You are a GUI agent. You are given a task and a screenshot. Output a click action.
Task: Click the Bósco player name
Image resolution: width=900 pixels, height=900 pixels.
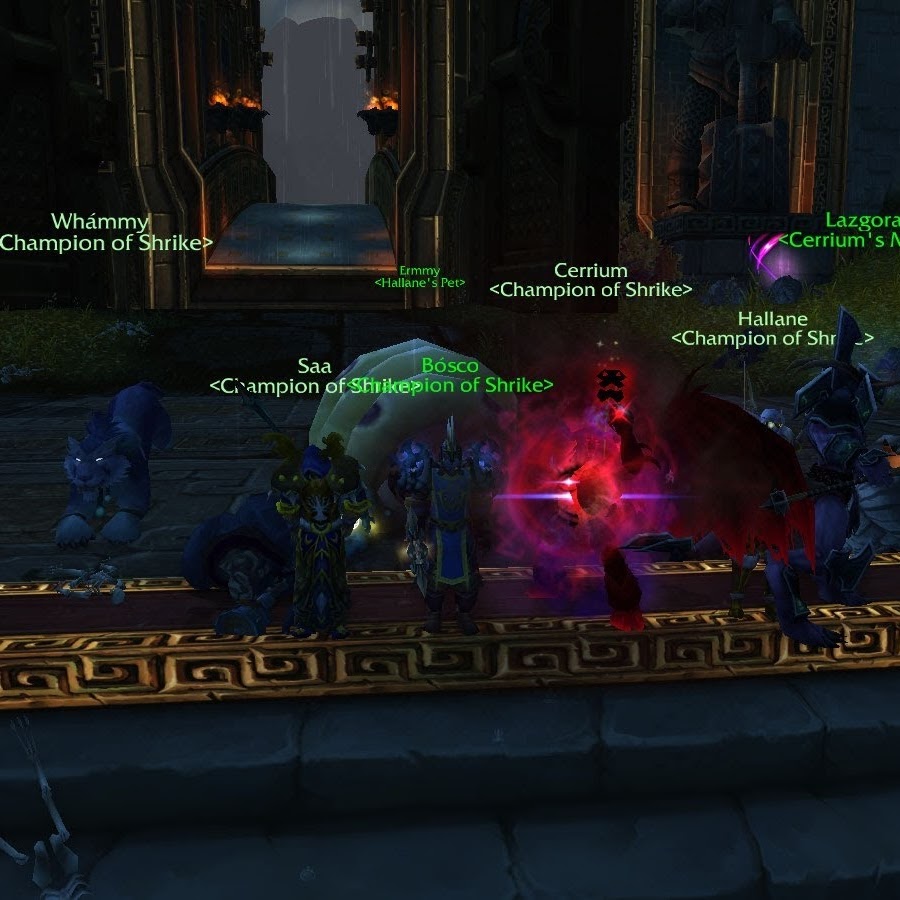[x=450, y=366]
